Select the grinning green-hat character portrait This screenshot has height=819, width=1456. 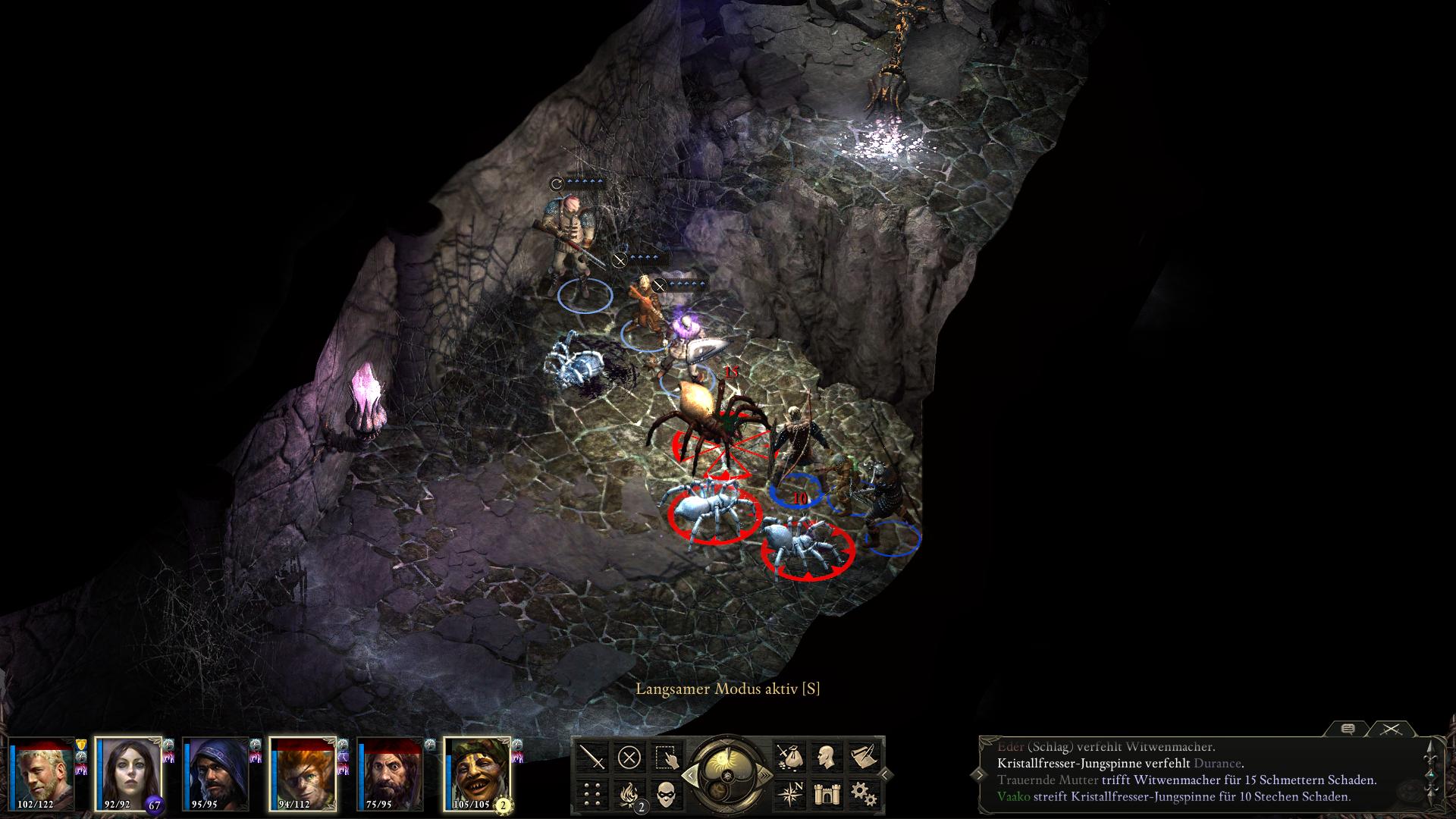477,772
